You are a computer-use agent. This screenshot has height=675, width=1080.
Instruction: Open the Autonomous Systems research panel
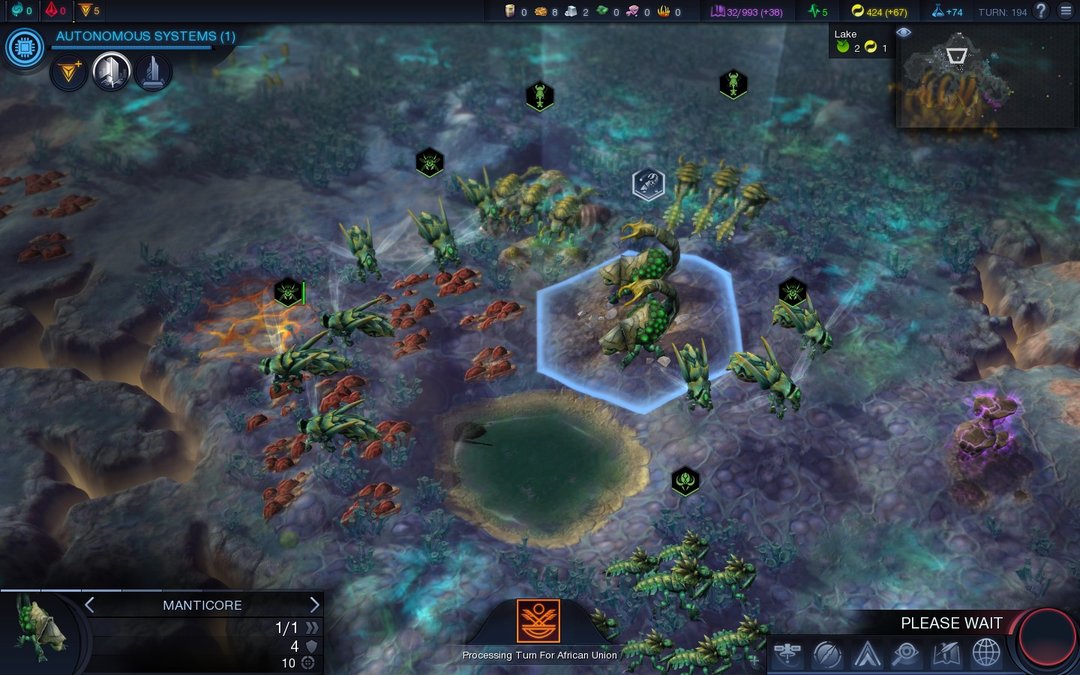pos(145,37)
